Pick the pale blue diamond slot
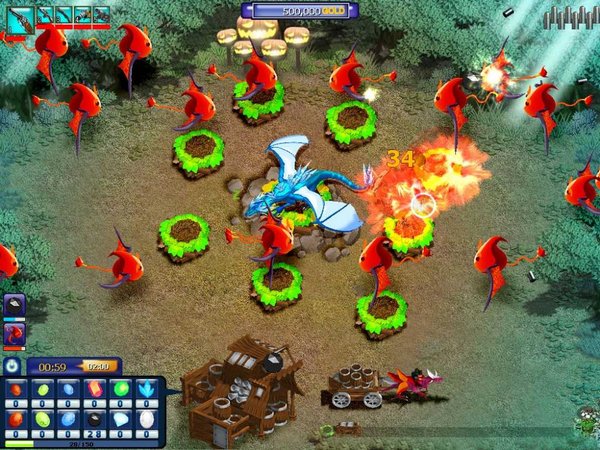 (x=122, y=419)
